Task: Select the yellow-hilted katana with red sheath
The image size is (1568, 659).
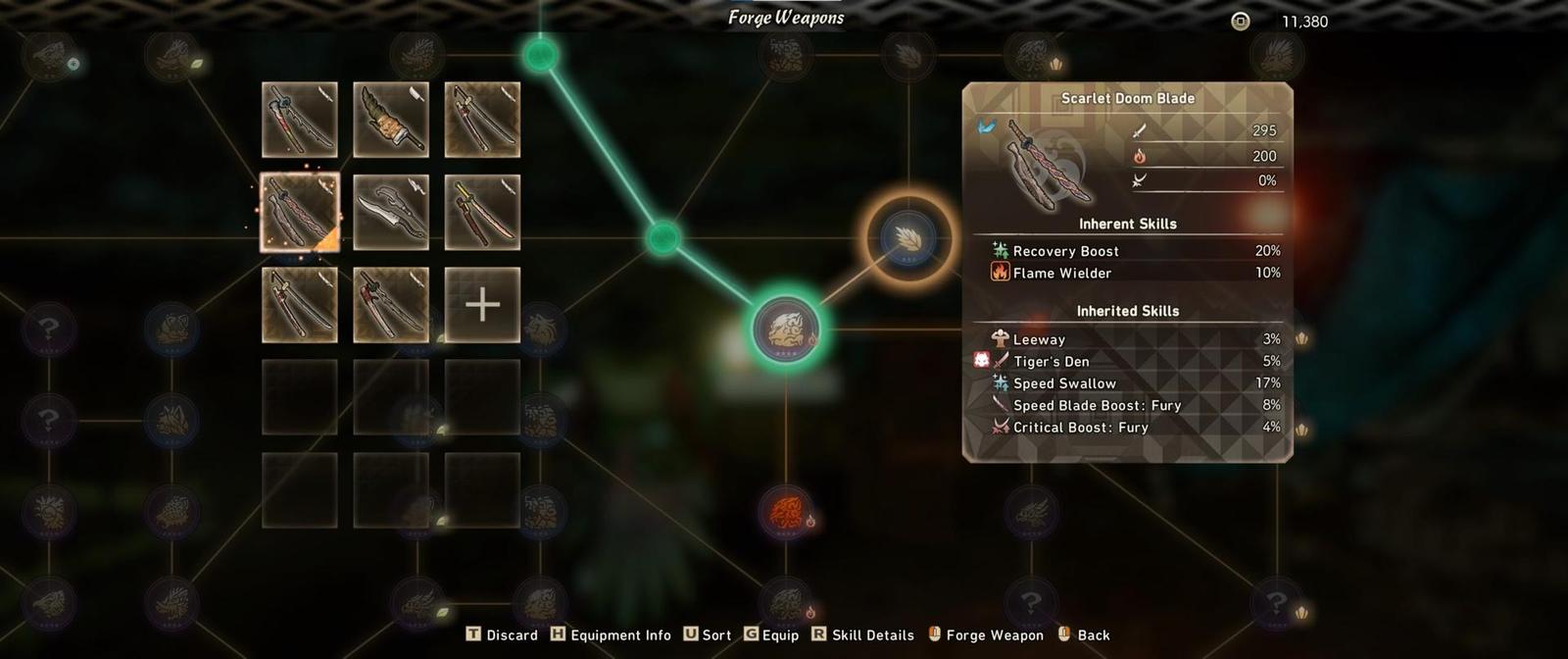Action: (482, 213)
